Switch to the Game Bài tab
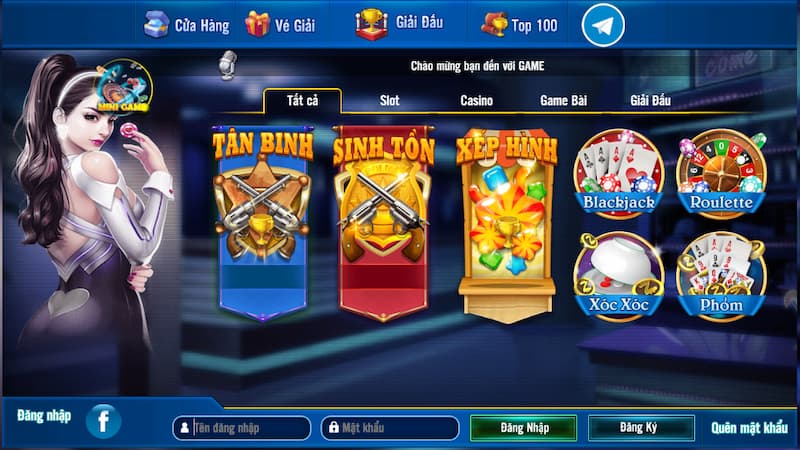This screenshot has height=450, width=800. (563, 101)
